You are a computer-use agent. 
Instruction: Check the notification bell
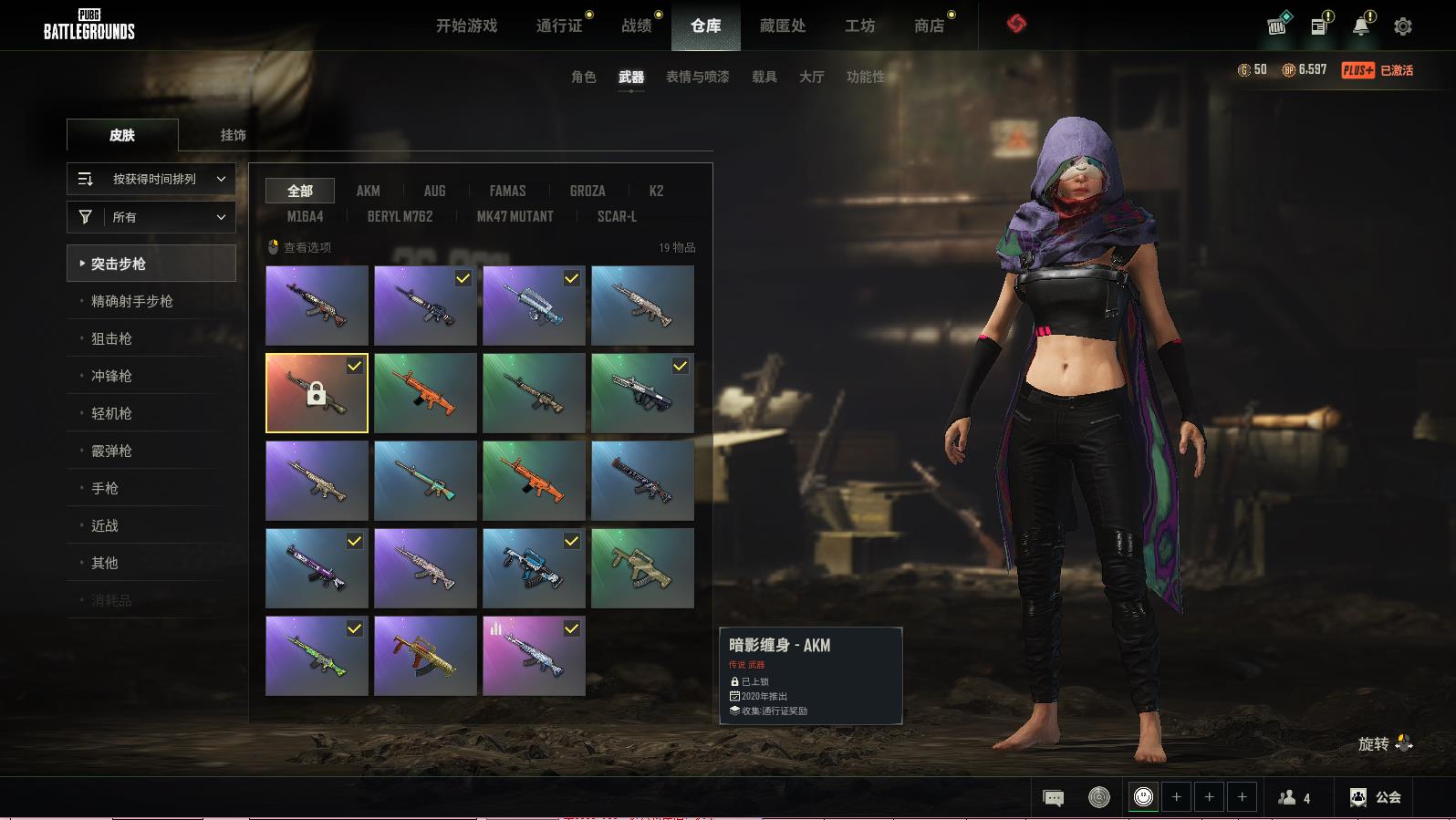point(1361,26)
